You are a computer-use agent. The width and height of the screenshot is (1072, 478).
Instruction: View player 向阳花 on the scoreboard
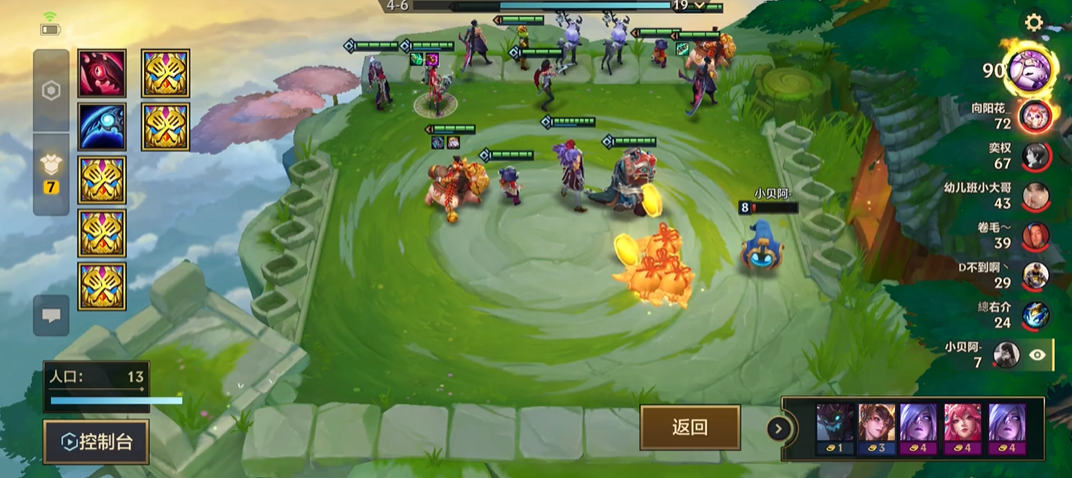(1035, 115)
